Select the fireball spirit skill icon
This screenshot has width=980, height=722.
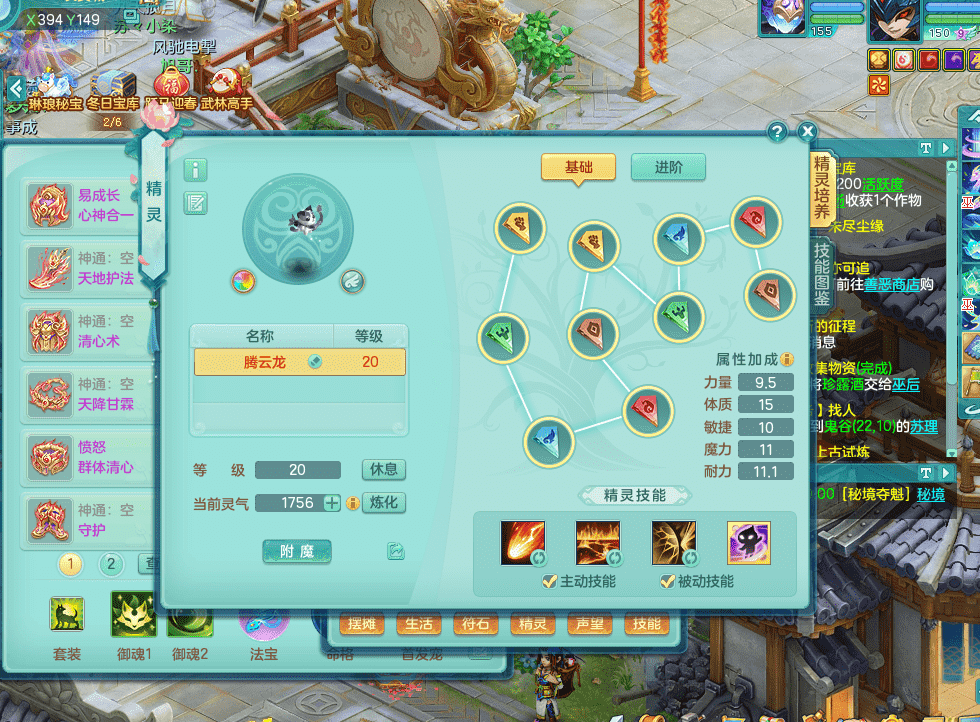(523, 543)
